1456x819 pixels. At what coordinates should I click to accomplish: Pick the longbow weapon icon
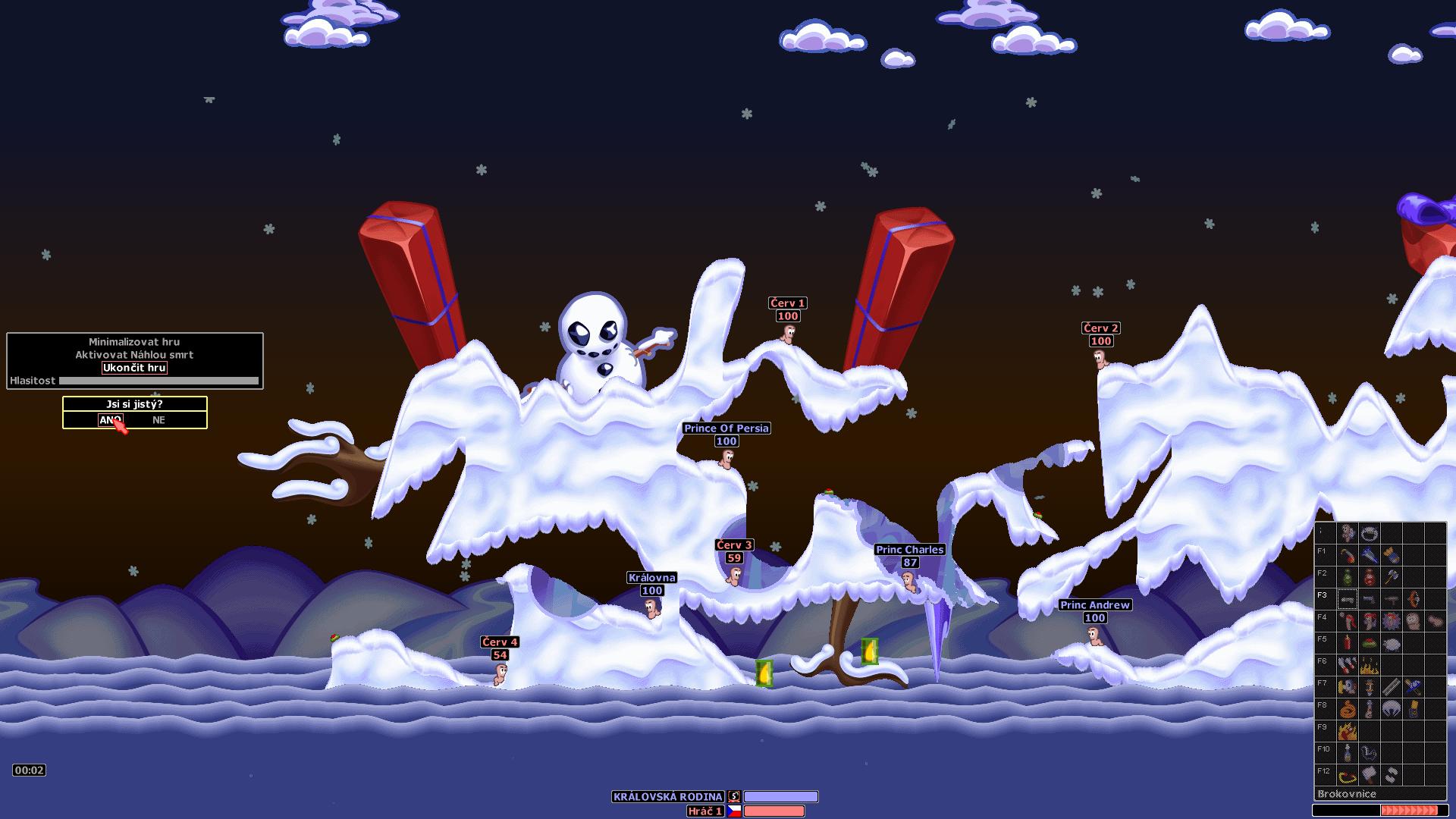(x=1414, y=599)
